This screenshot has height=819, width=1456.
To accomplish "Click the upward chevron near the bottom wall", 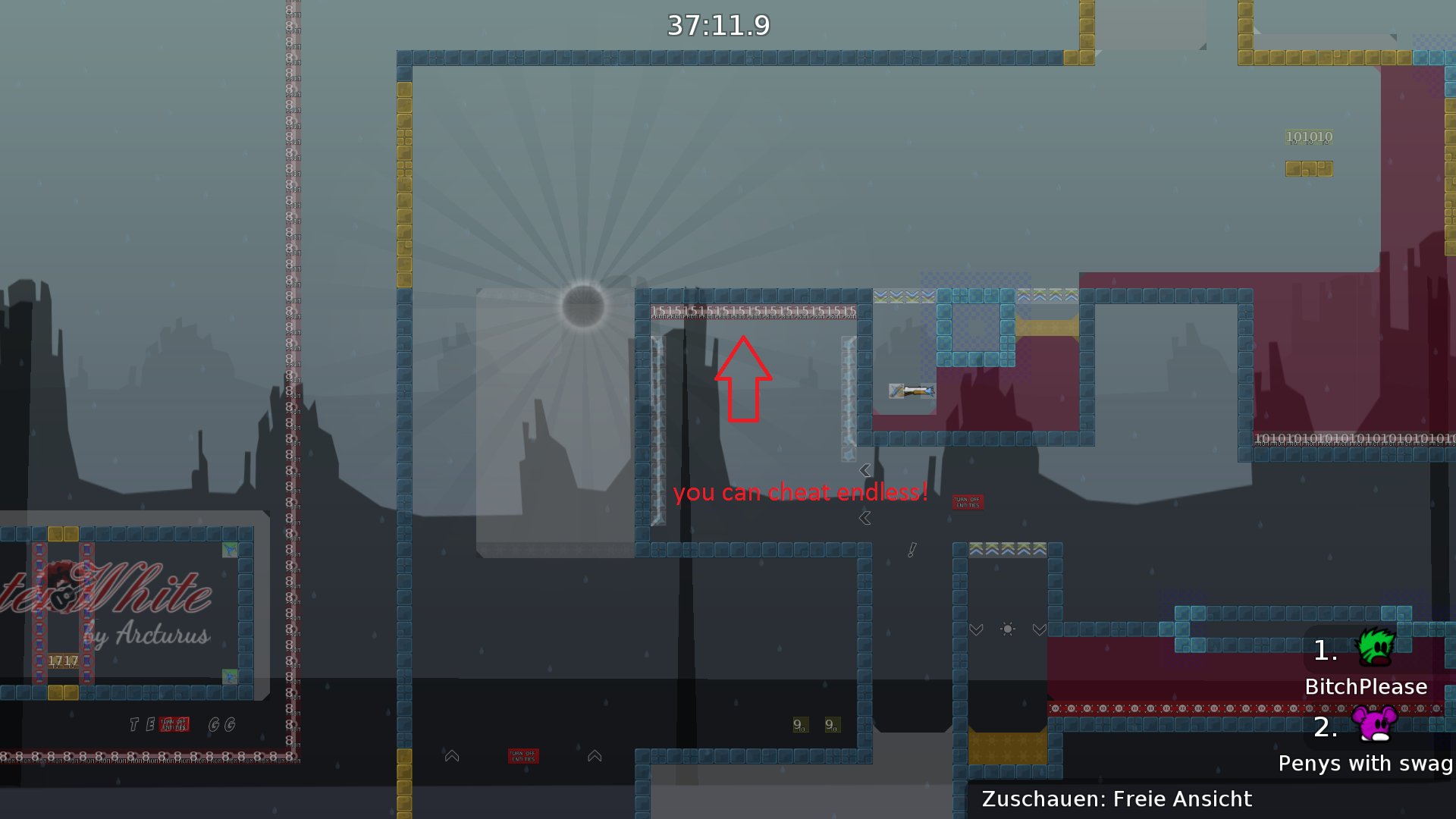I will click(451, 755).
